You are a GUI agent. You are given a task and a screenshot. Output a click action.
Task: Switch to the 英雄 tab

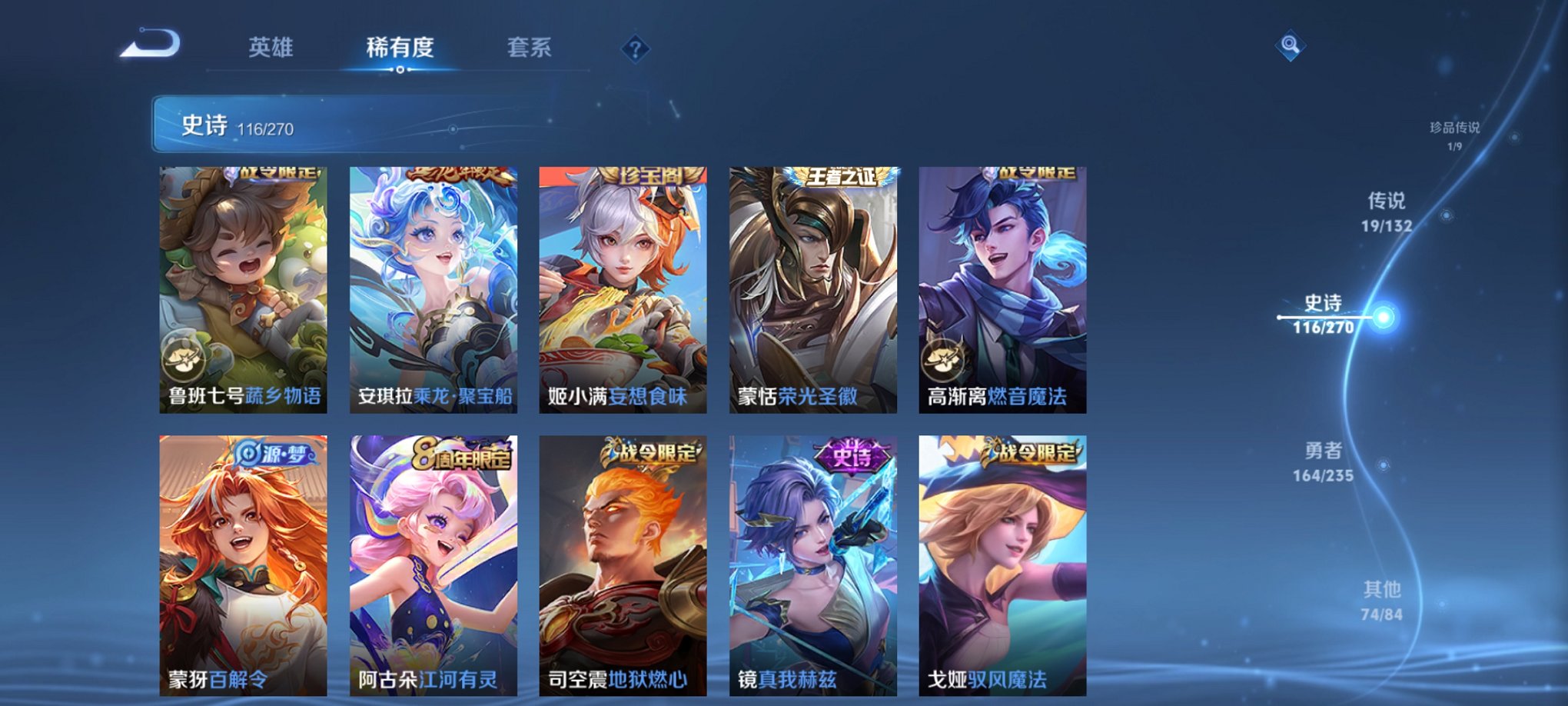tap(269, 46)
